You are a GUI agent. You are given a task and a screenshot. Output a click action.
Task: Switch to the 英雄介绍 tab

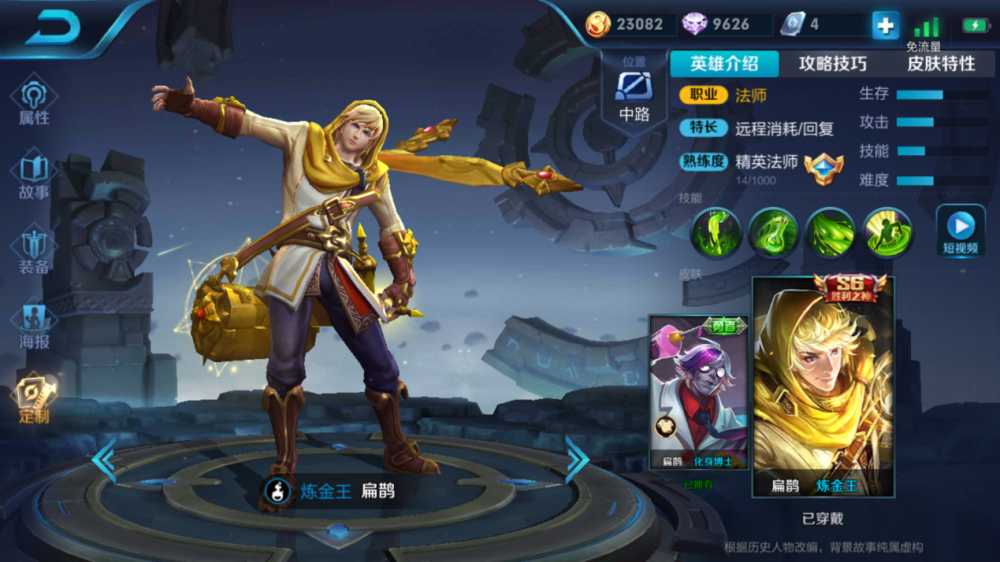pyautogui.click(x=724, y=64)
